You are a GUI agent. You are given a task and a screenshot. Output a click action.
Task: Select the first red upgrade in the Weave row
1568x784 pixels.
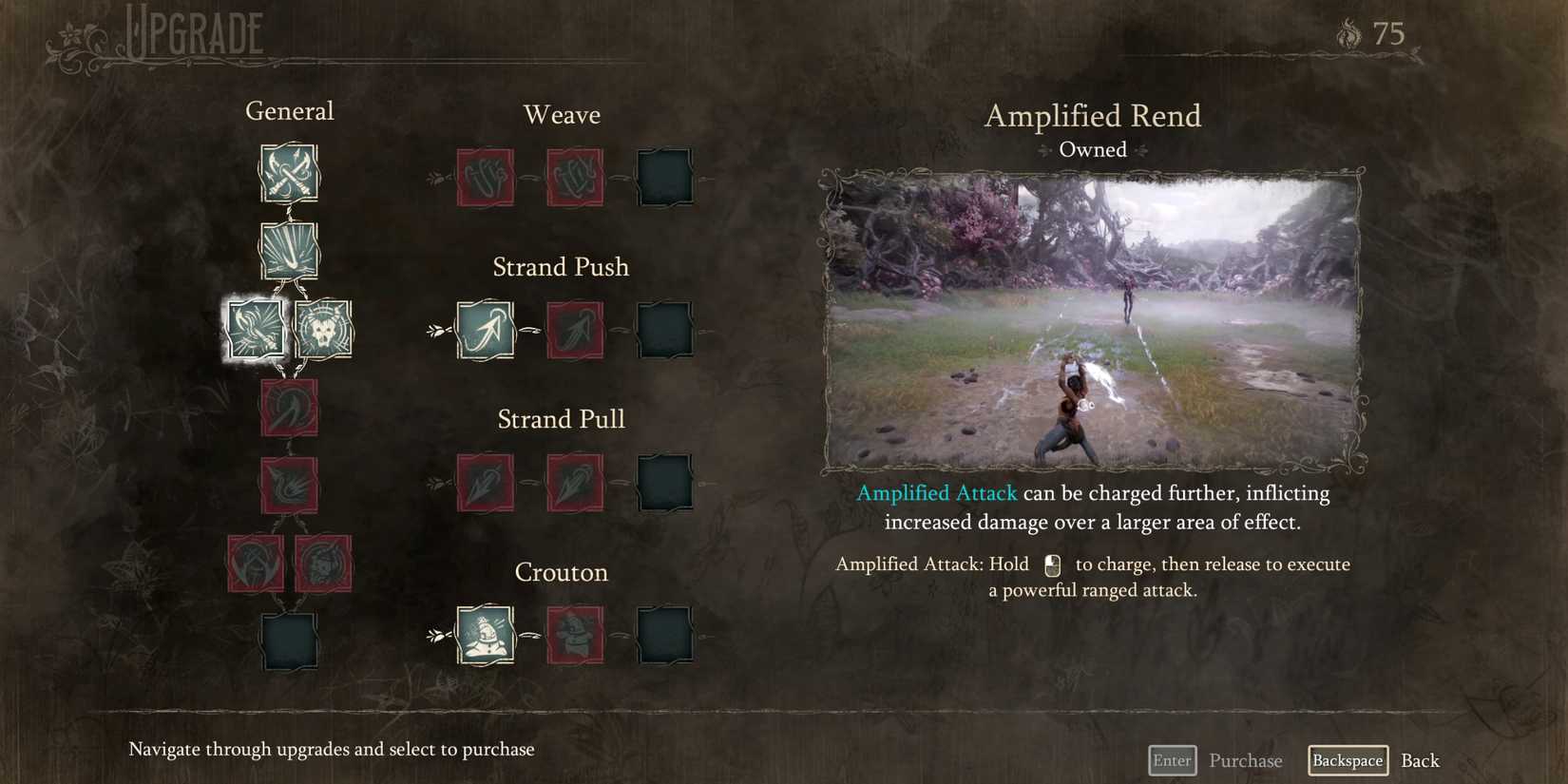point(485,177)
